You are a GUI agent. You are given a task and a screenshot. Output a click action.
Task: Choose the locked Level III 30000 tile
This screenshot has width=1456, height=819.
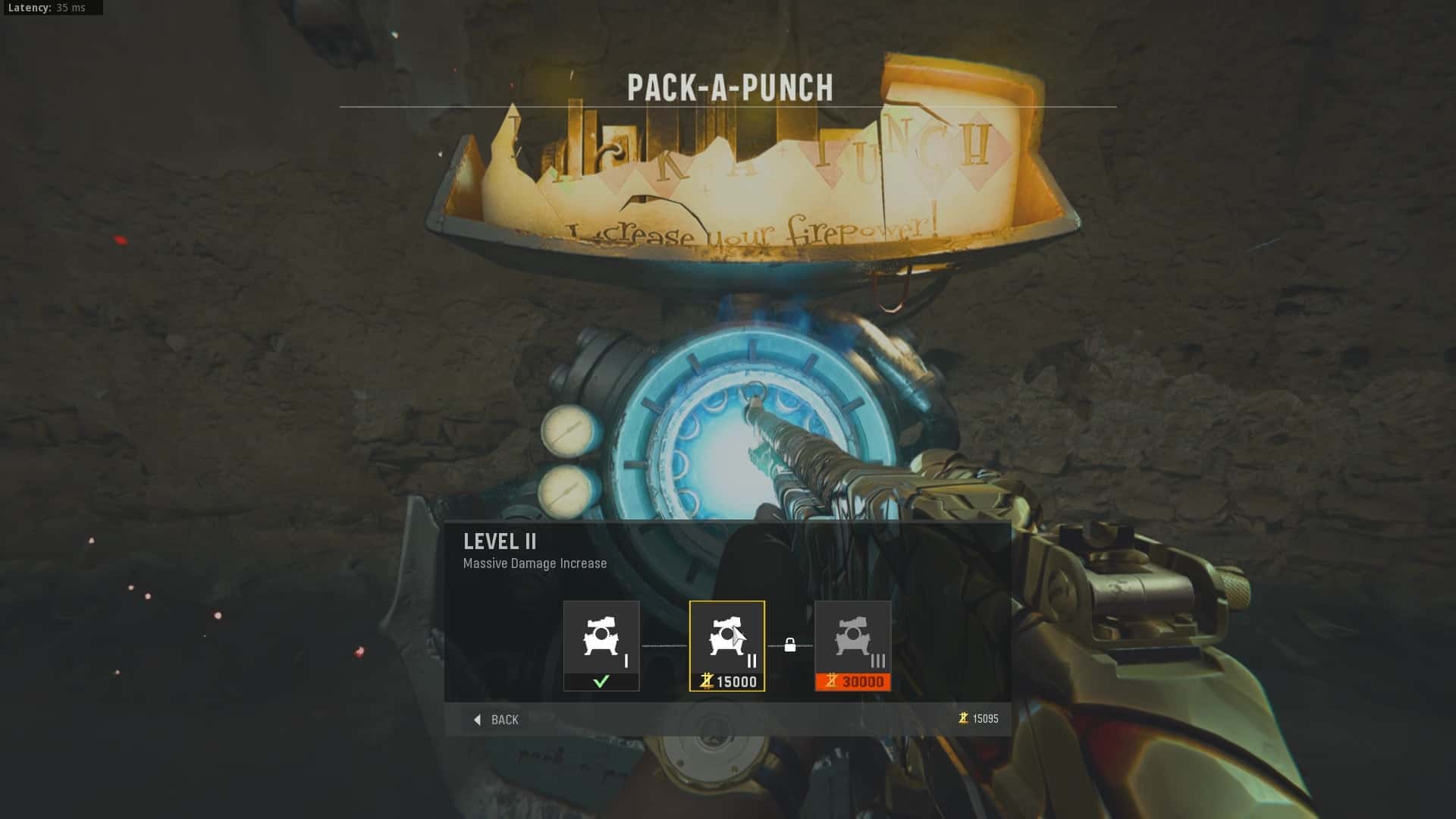(x=852, y=645)
